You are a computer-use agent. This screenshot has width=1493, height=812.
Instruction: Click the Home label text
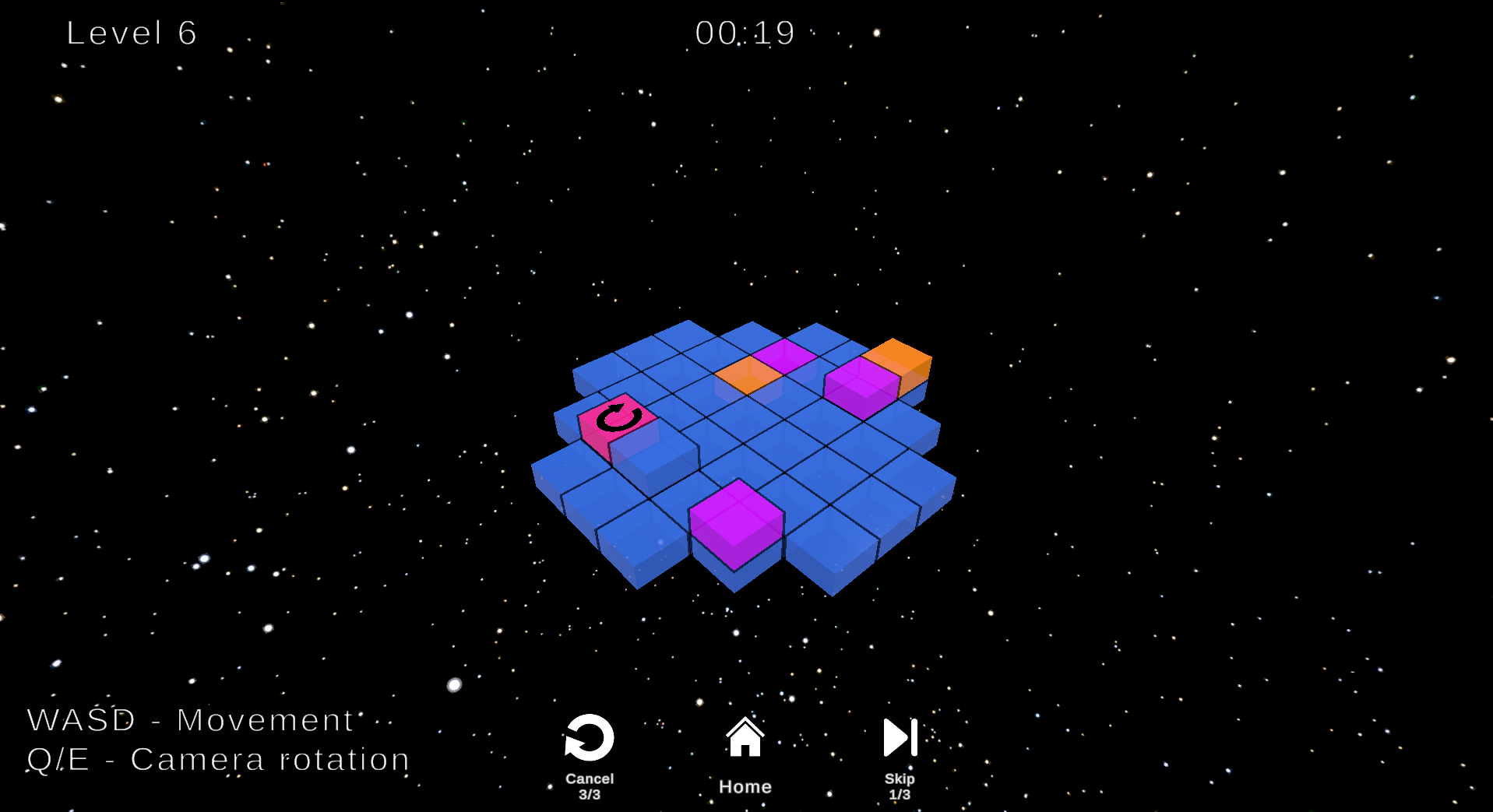745,786
